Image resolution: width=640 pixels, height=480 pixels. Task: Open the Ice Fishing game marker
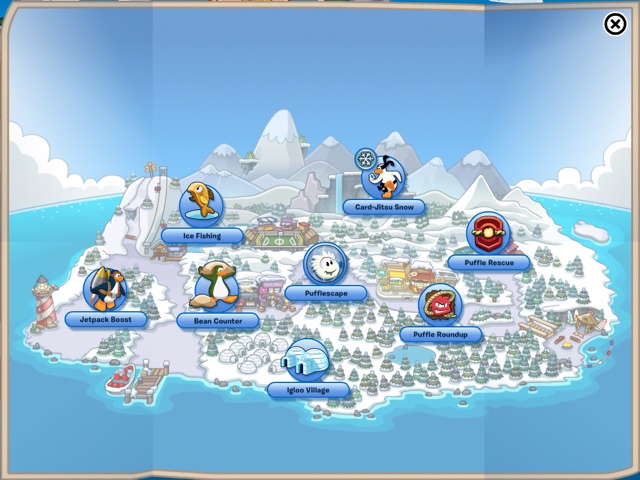pos(202,205)
